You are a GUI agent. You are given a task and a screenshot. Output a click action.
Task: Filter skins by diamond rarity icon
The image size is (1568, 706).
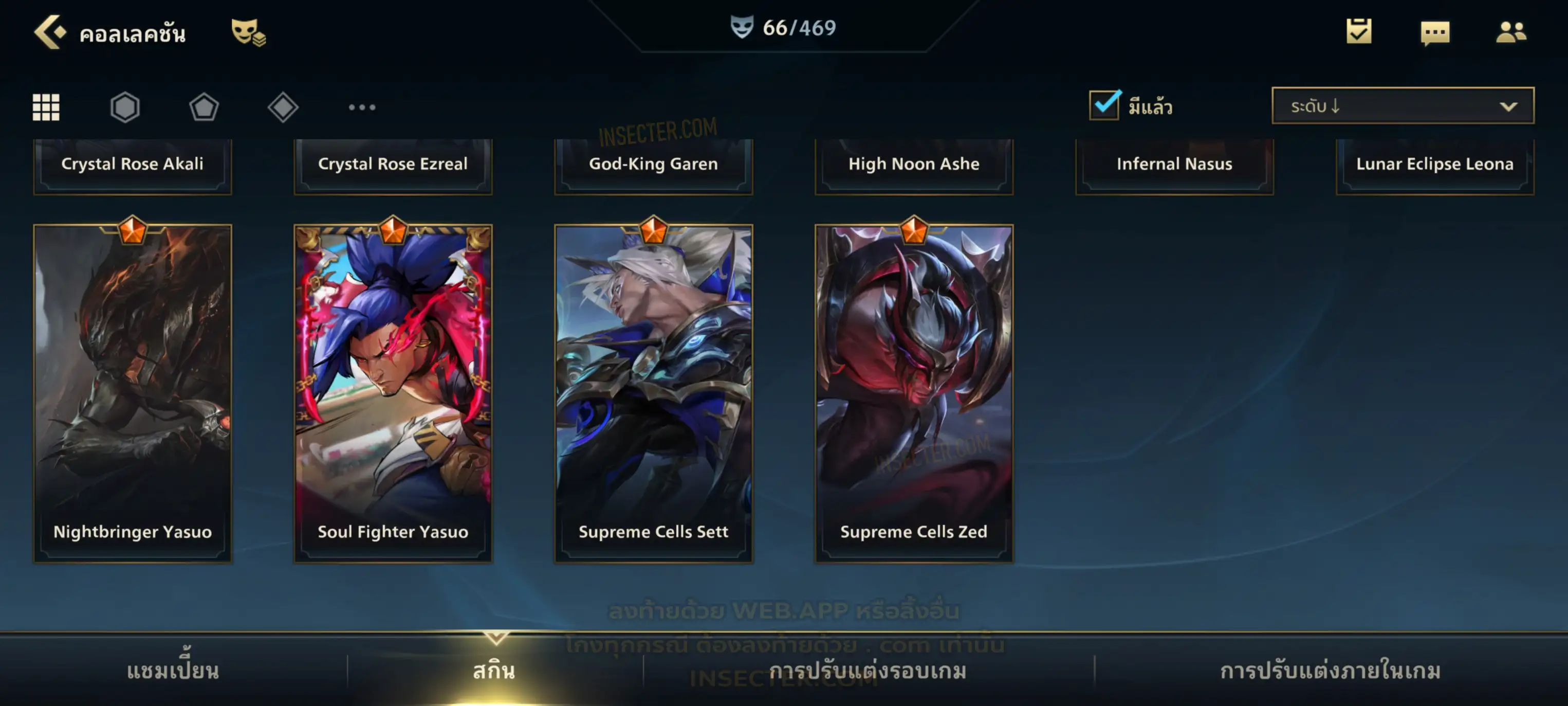coord(283,107)
